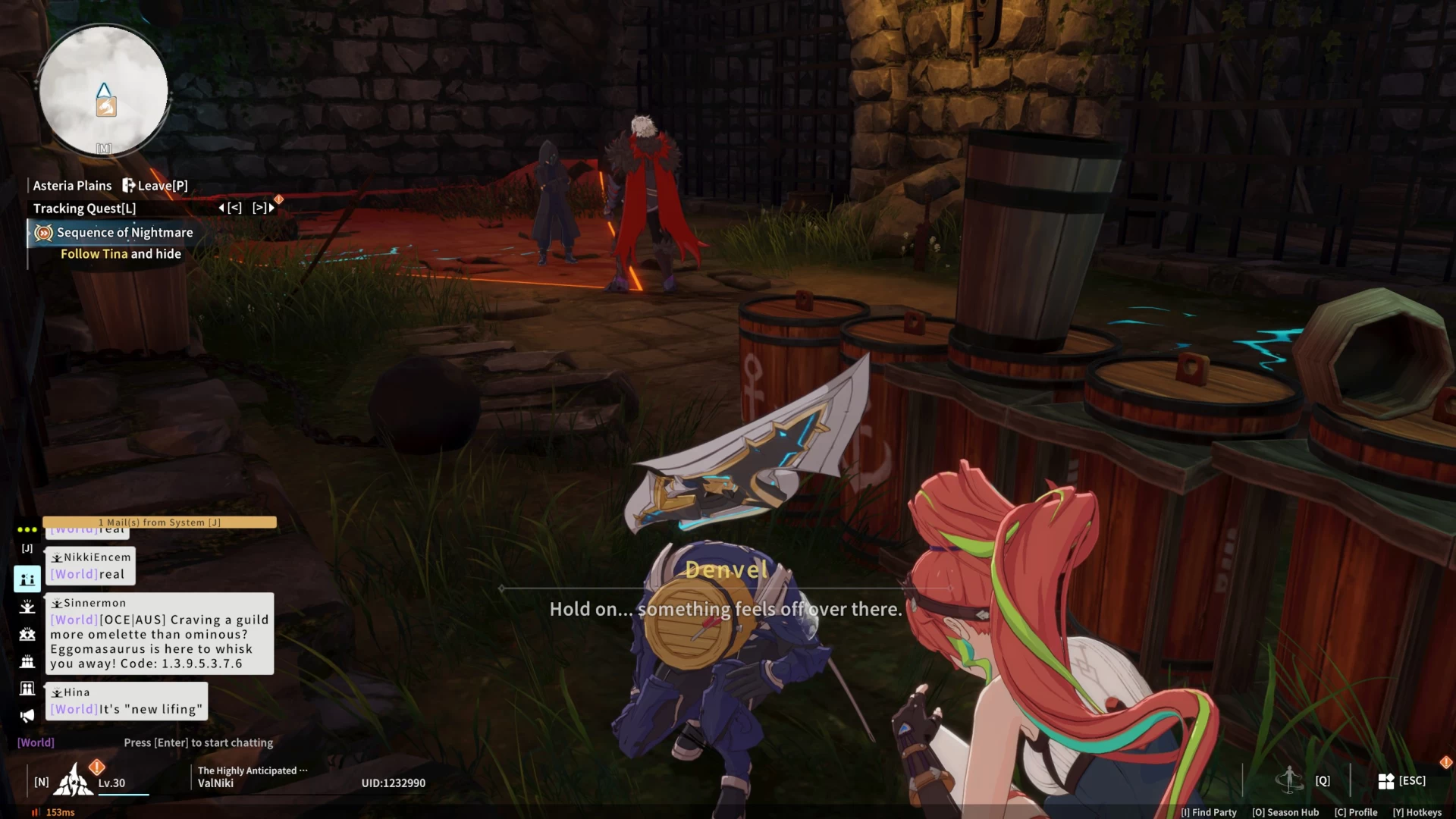This screenshot has height=819, width=1456.
Task: Select the Sequence of Nightmare quest
Action: tap(124, 233)
